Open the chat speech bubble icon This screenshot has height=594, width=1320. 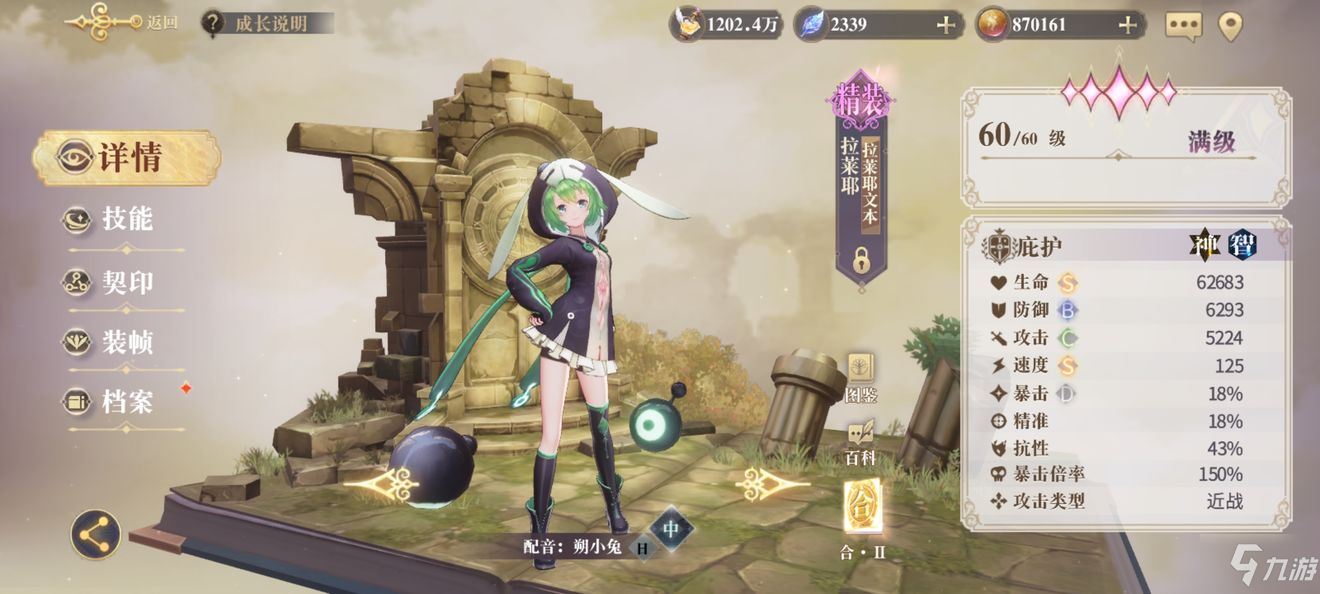tap(1183, 26)
